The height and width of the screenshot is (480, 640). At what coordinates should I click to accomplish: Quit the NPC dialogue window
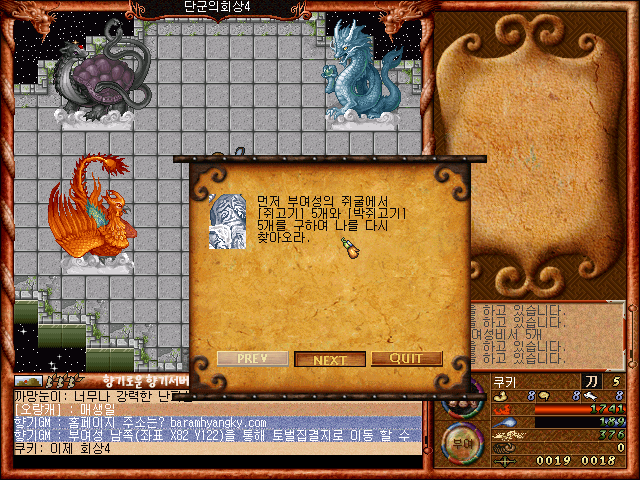(406, 359)
